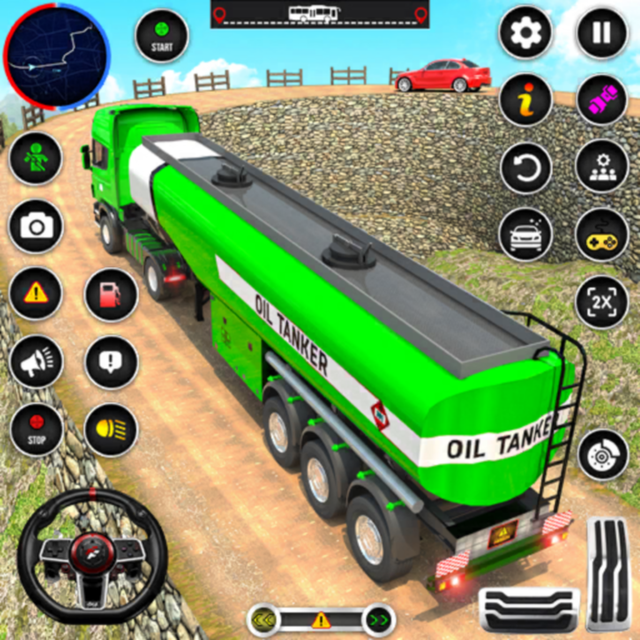This screenshot has height=640, width=640.
Task: Open the settings gear menu
Action: [526, 36]
